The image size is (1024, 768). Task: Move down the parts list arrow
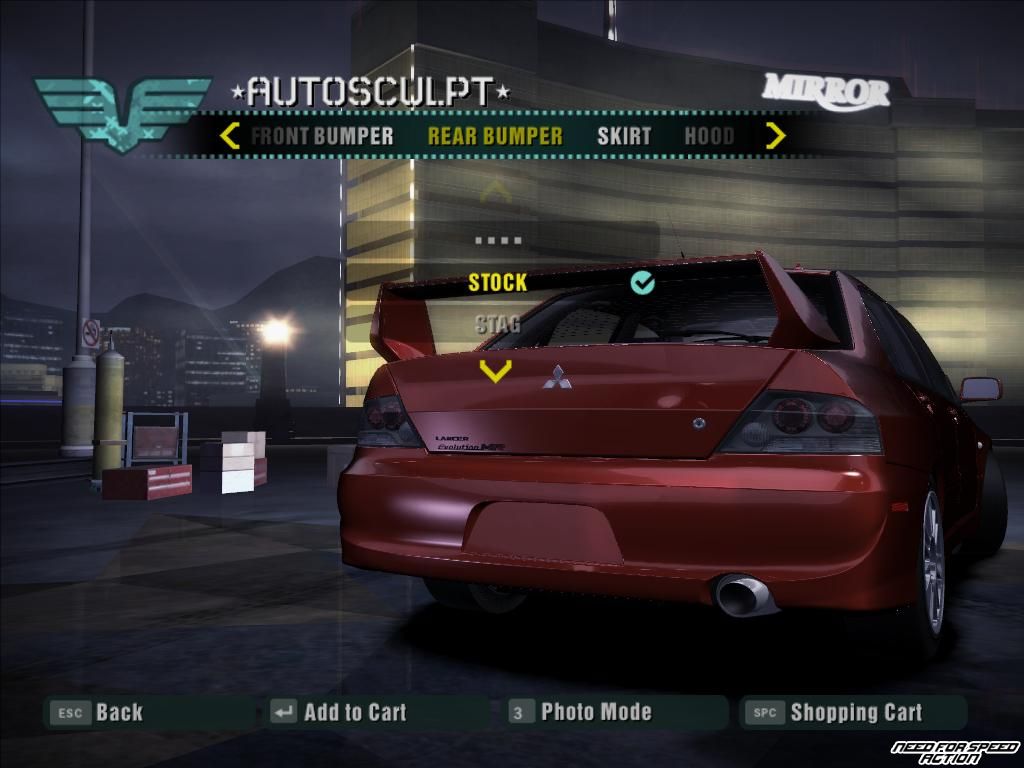(495, 371)
